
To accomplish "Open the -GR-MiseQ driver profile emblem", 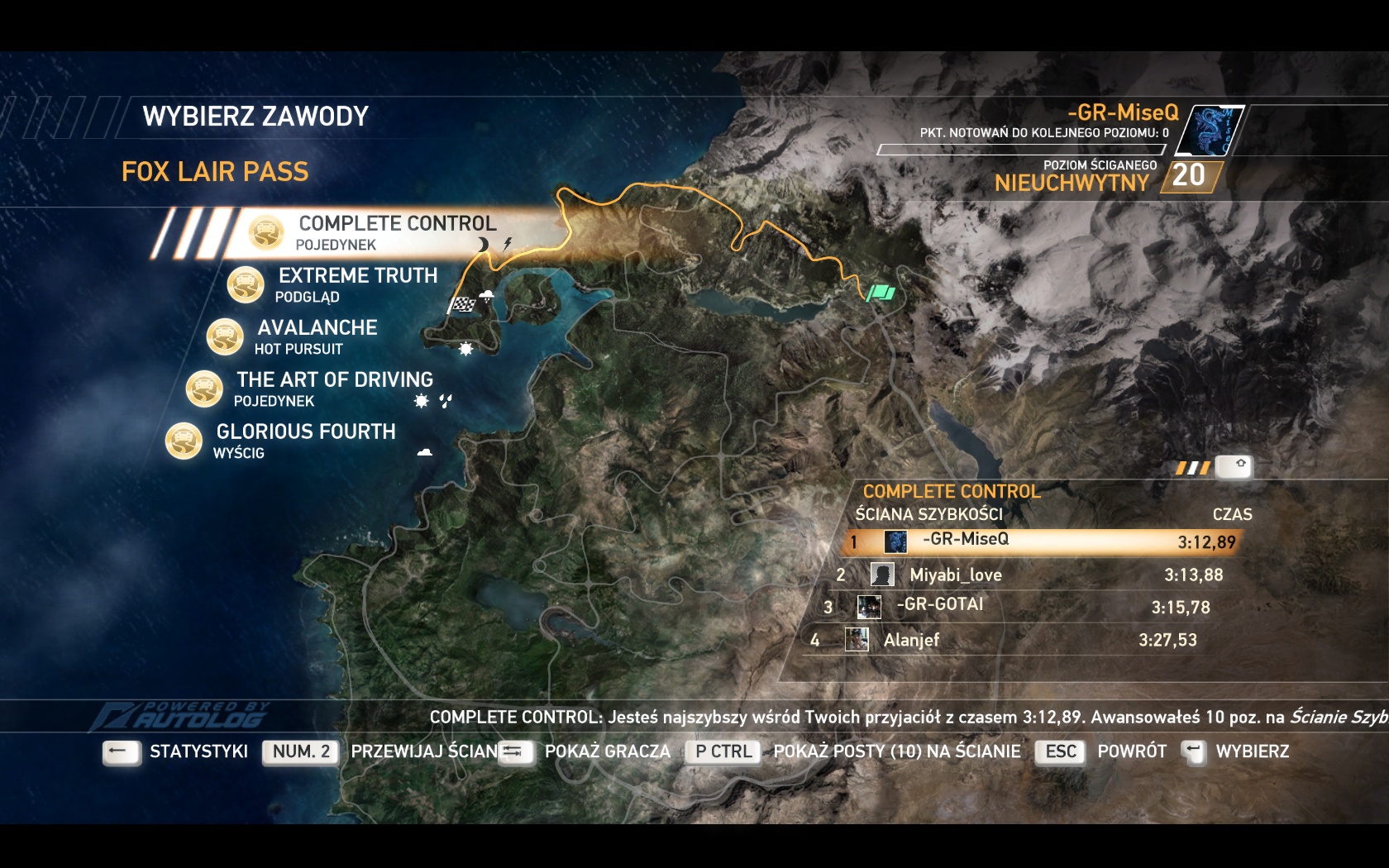I will 1210,131.
